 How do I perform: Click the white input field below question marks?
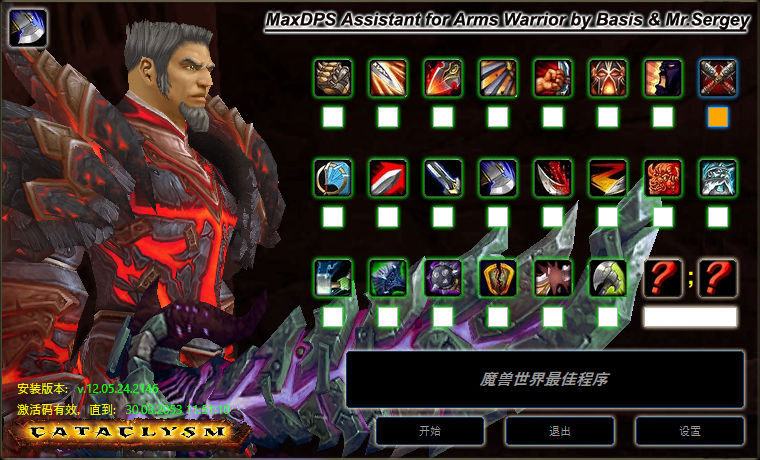point(690,317)
